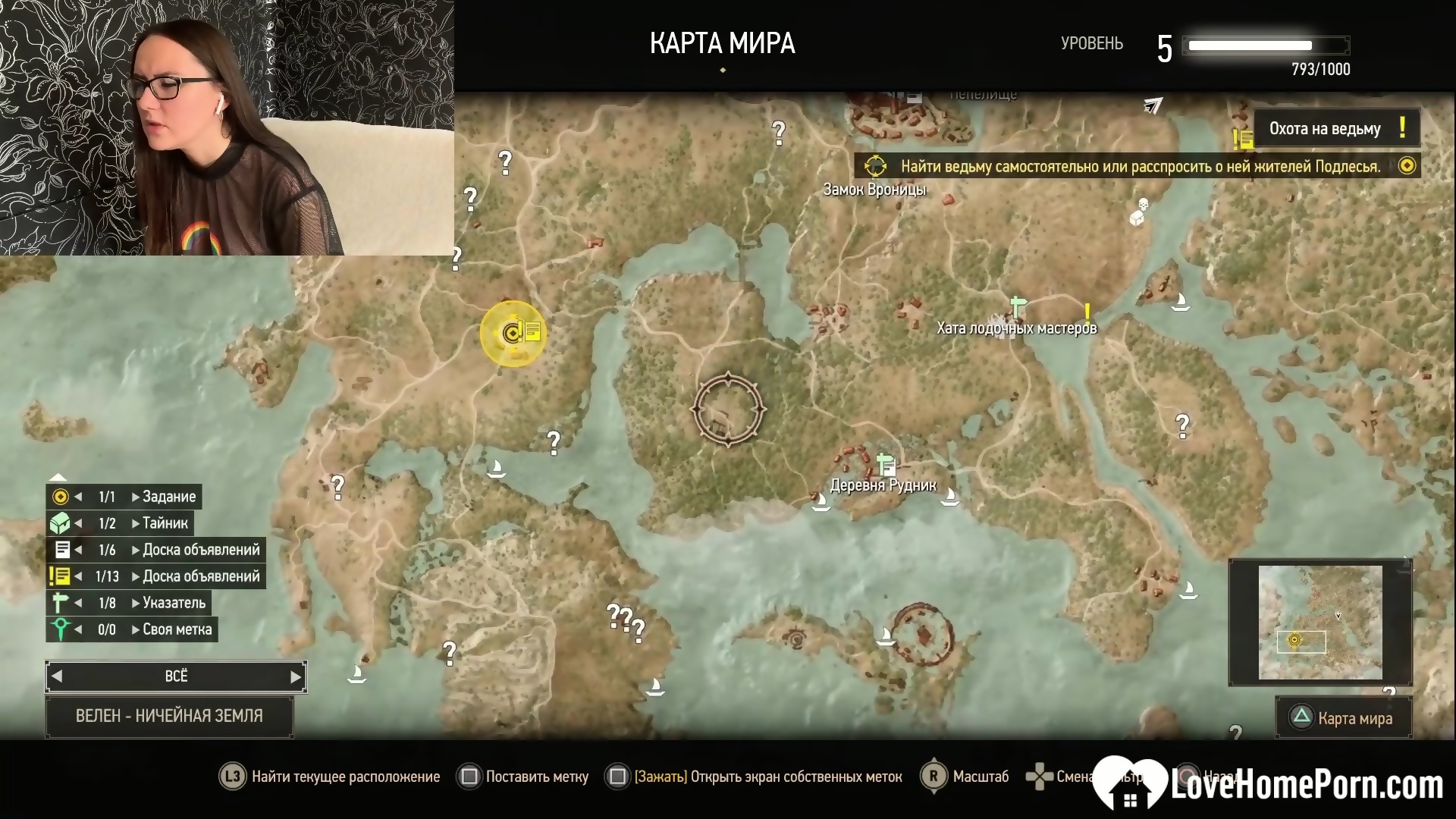The image size is (1456, 819).
Task: Open the Карта мира button
Action: (1344, 717)
